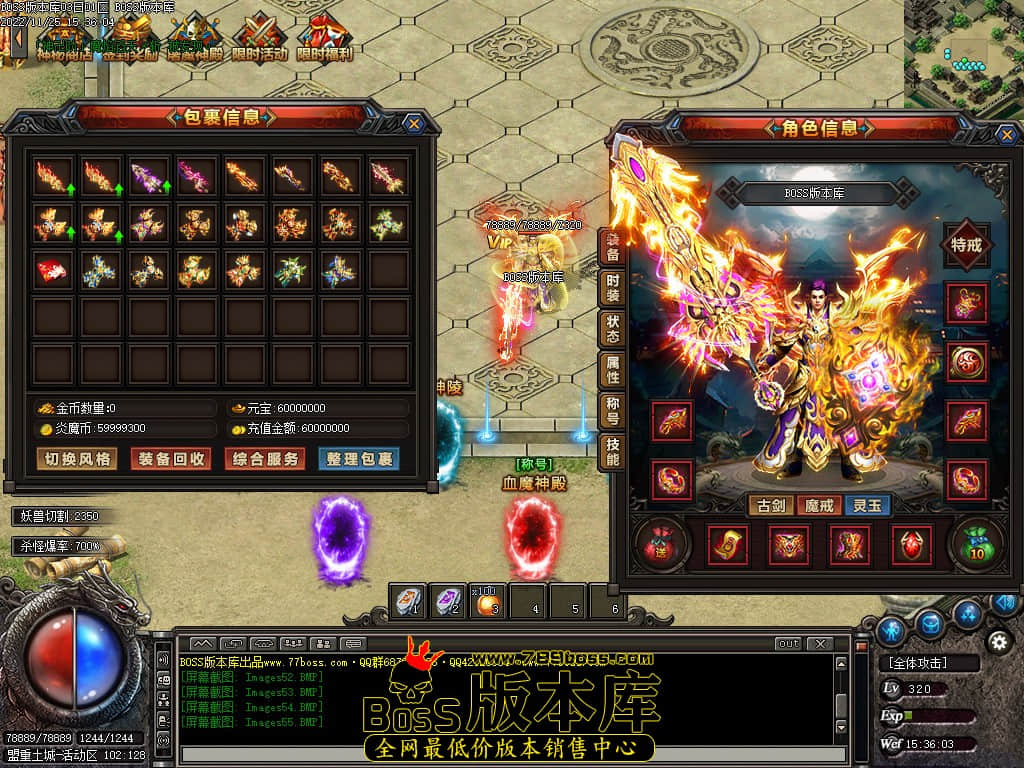Open the 技能 skills tab
This screenshot has width=1024, height=768.
tap(612, 453)
